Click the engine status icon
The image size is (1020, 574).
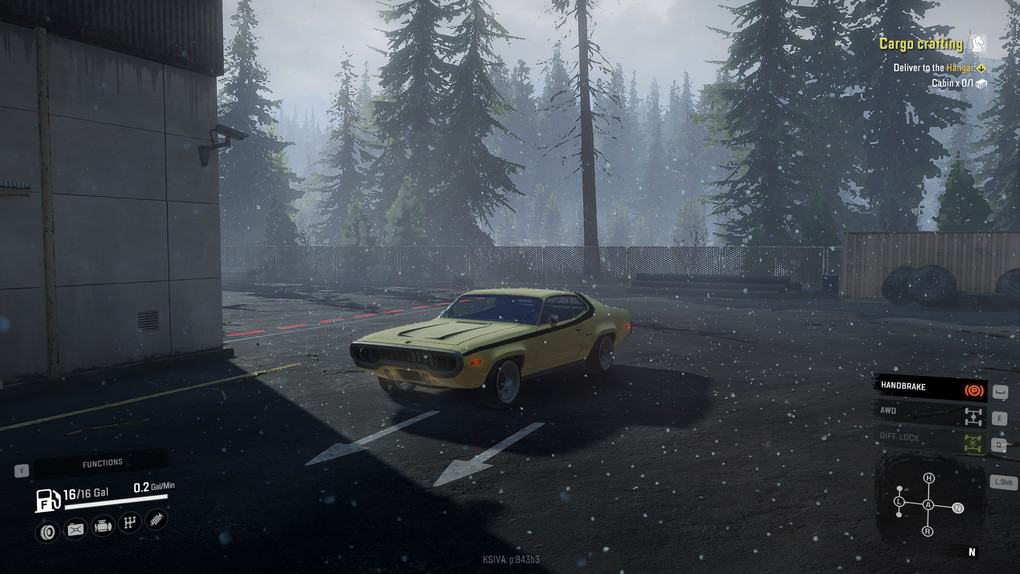[102, 525]
